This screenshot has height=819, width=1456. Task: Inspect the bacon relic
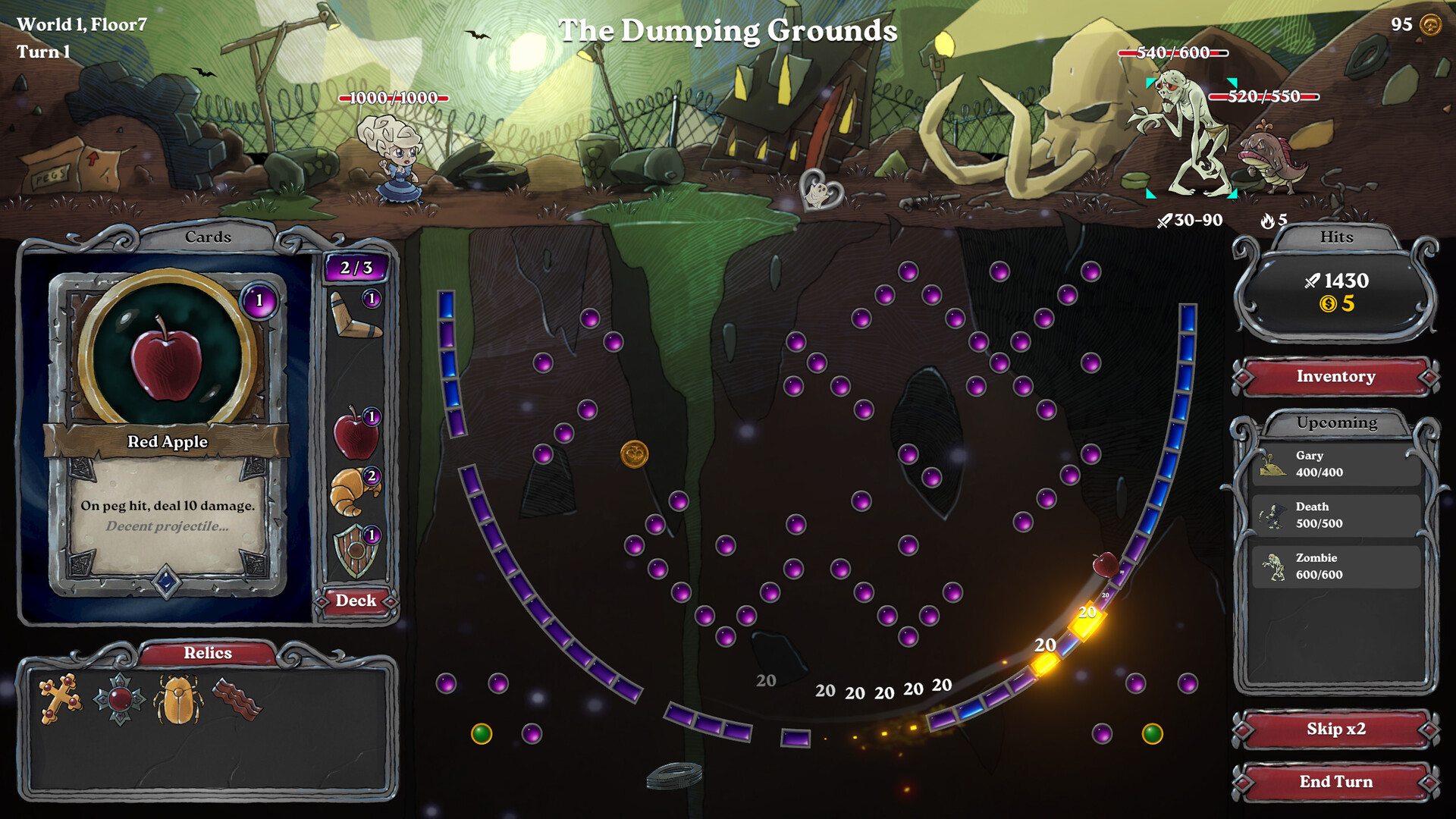coord(237,698)
